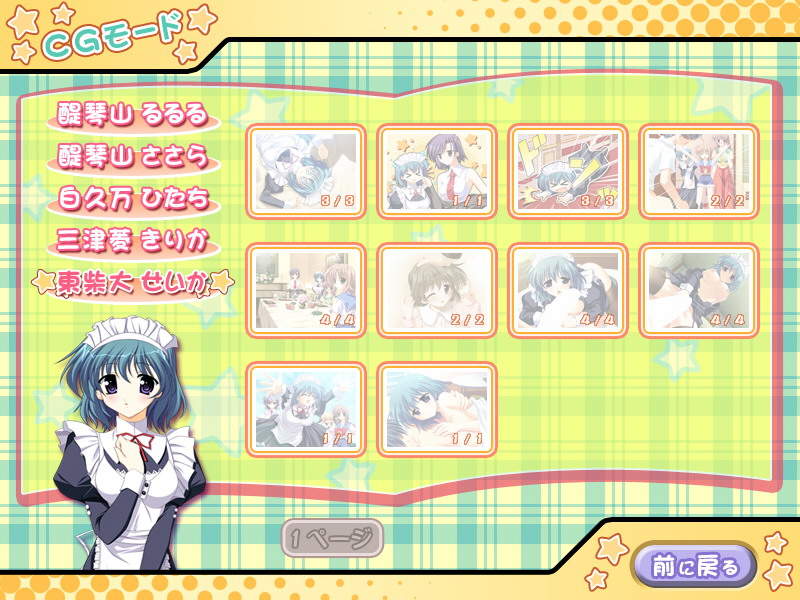View the comic action thumbnail with ド effect
This screenshot has width=800, height=600.
point(567,170)
